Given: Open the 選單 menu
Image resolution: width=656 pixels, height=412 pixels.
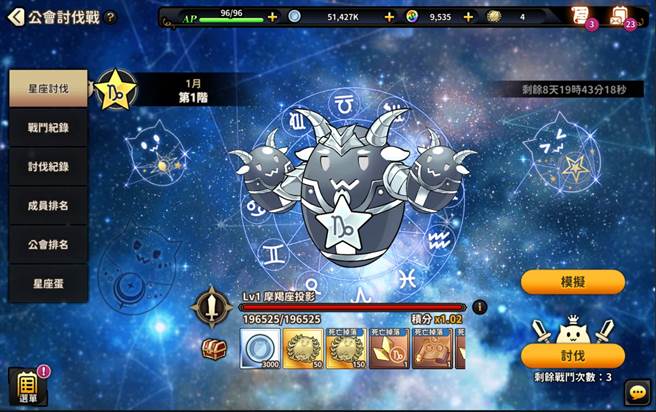Looking at the screenshot, I should coord(28,388).
